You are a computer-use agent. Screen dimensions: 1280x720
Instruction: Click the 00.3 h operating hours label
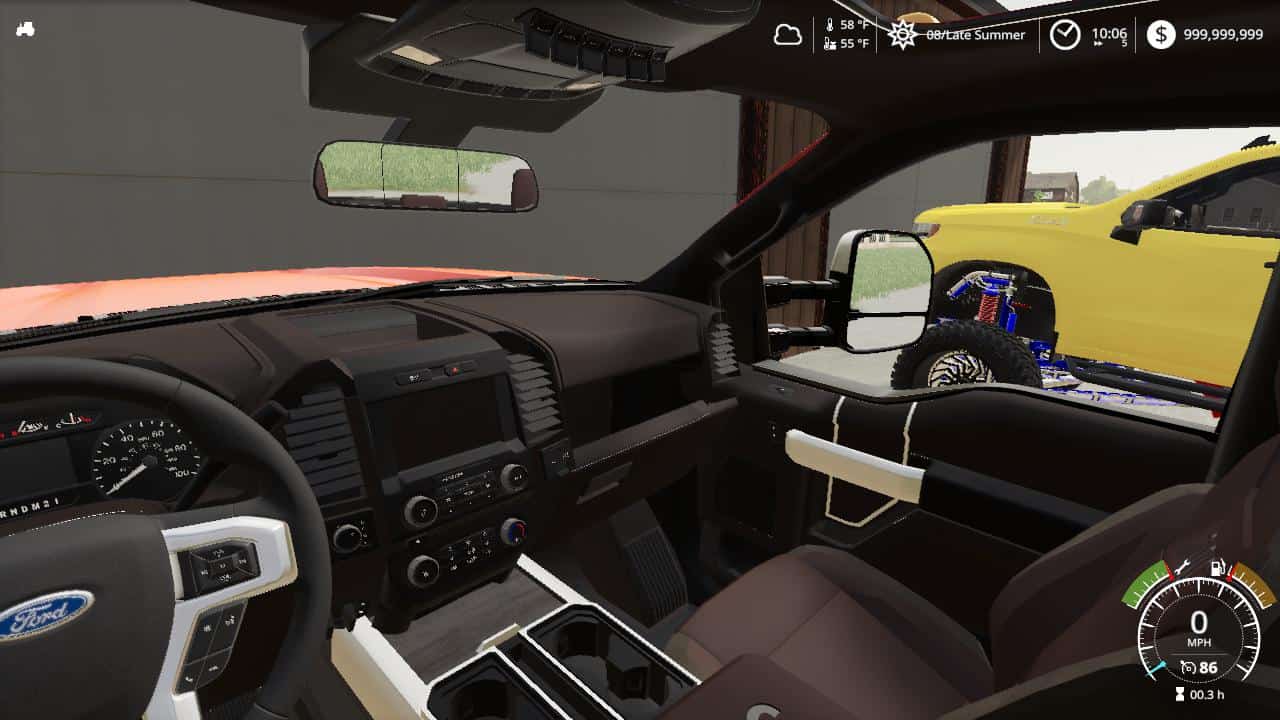(x=1207, y=693)
